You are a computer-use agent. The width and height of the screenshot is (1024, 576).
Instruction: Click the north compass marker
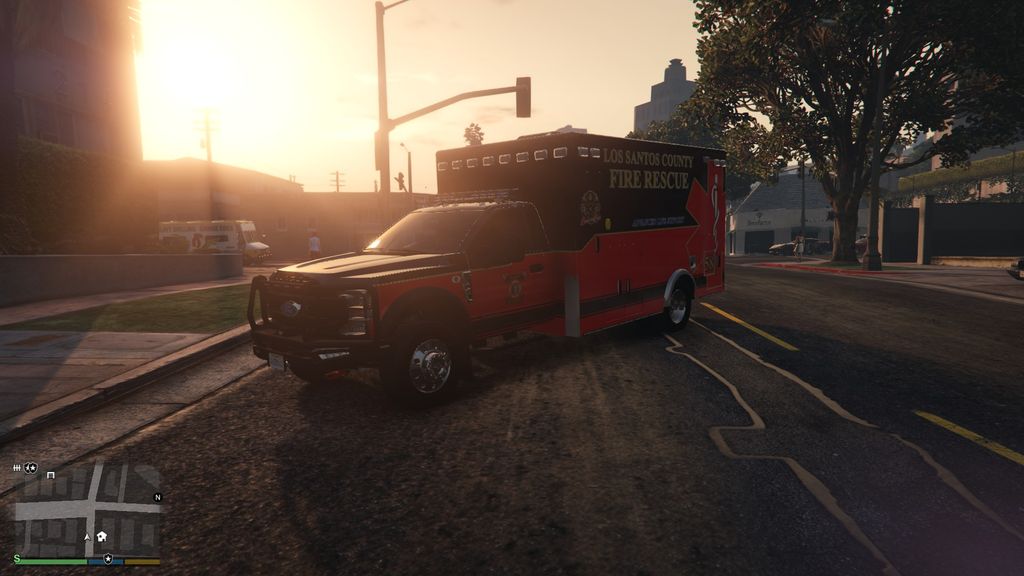[157, 497]
